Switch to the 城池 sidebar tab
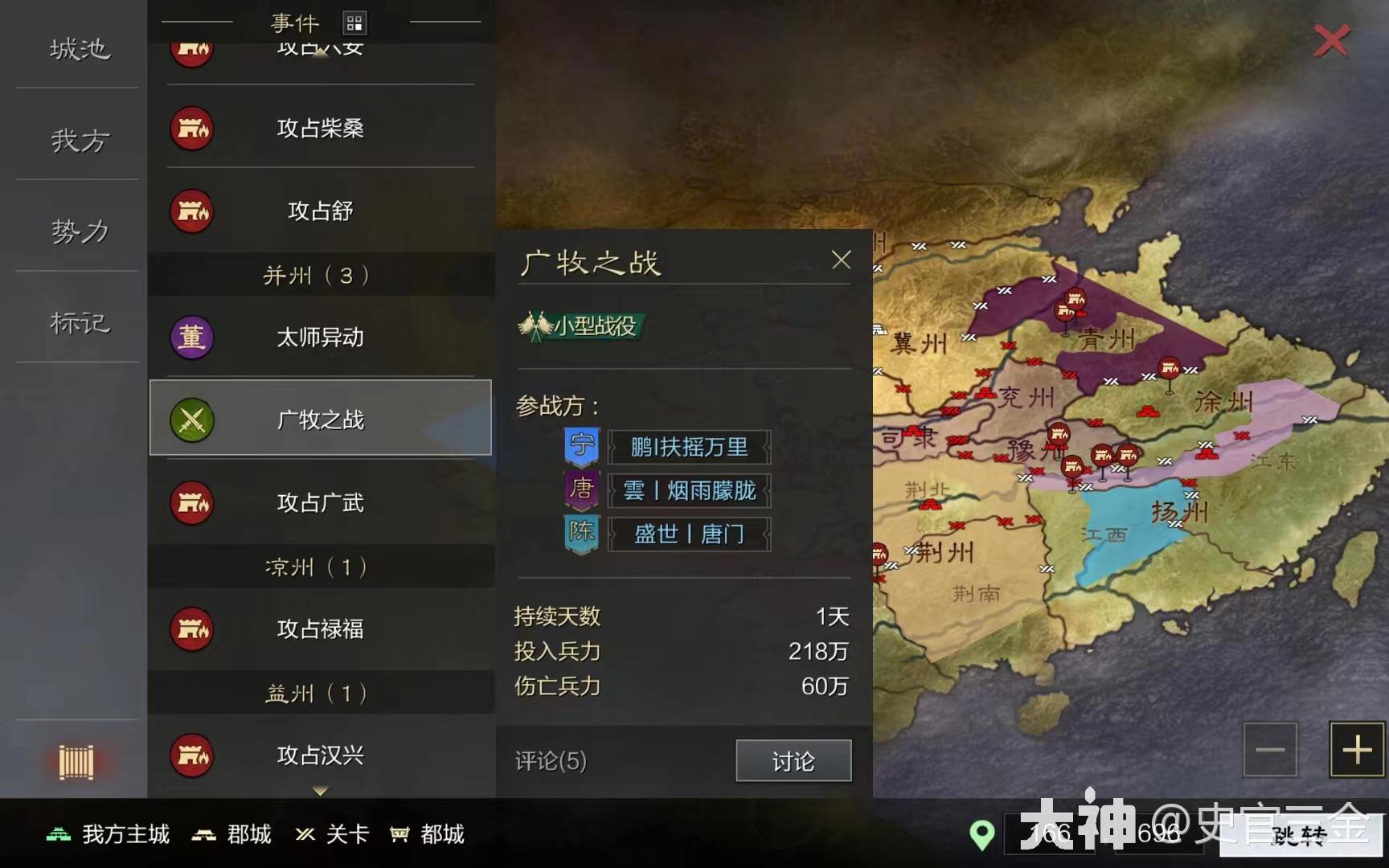Image resolution: width=1389 pixels, height=868 pixels. [x=75, y=50]
